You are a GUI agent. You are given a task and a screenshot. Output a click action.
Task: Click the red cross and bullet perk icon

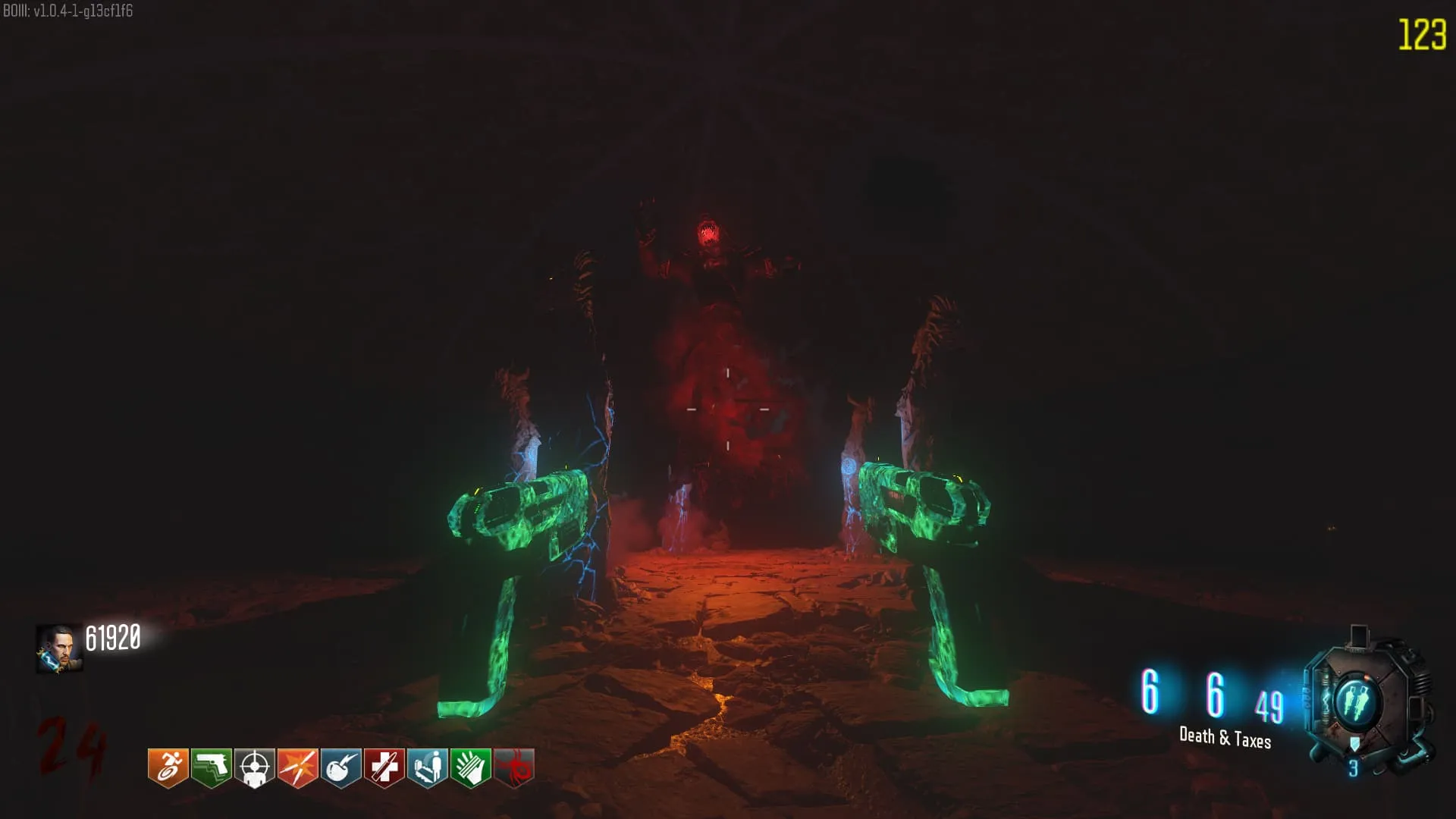[x=384, y=768]
